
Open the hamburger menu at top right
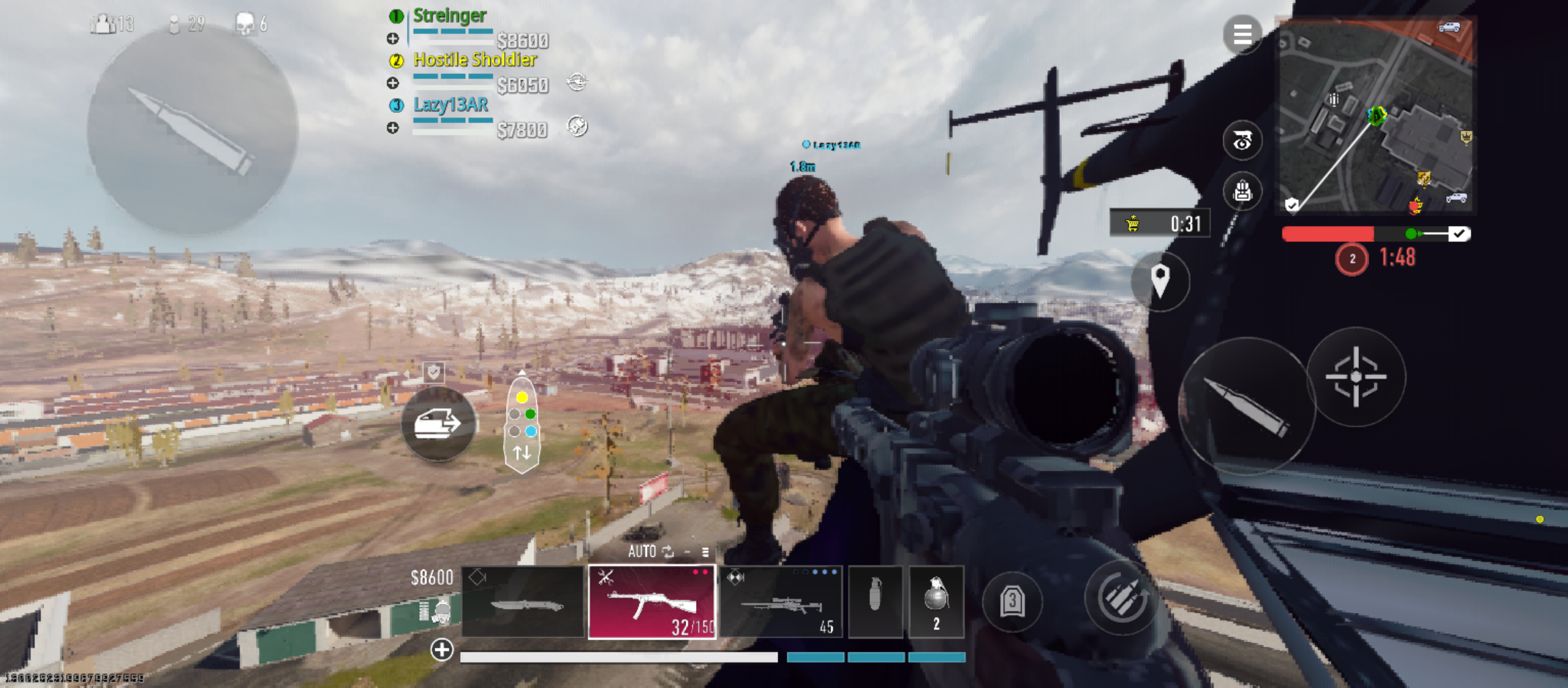coord(1242,33)
